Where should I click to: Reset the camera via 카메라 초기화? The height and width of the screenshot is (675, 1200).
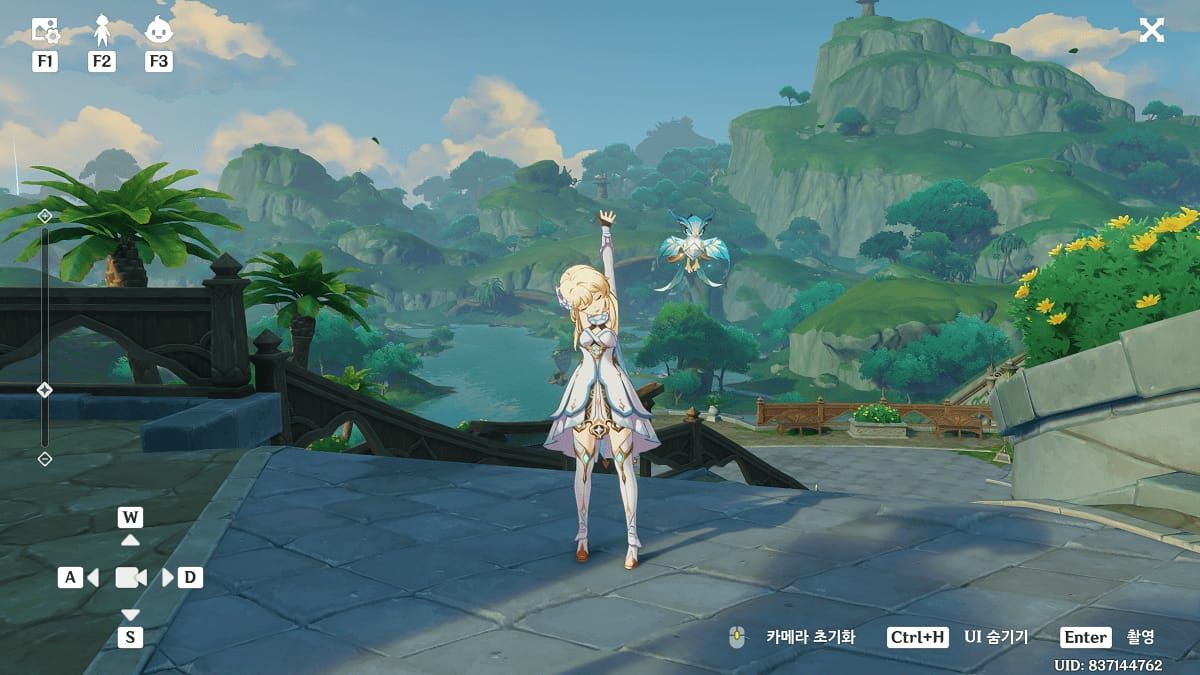tap(810, 637)
